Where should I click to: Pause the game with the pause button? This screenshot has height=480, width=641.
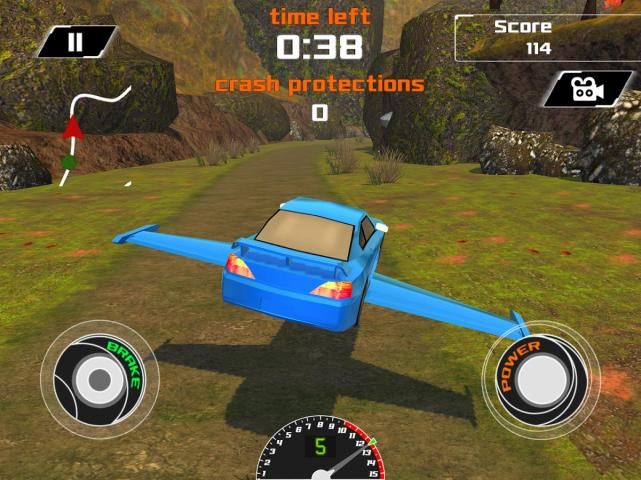pyautogui.click(x=75, y=42)
